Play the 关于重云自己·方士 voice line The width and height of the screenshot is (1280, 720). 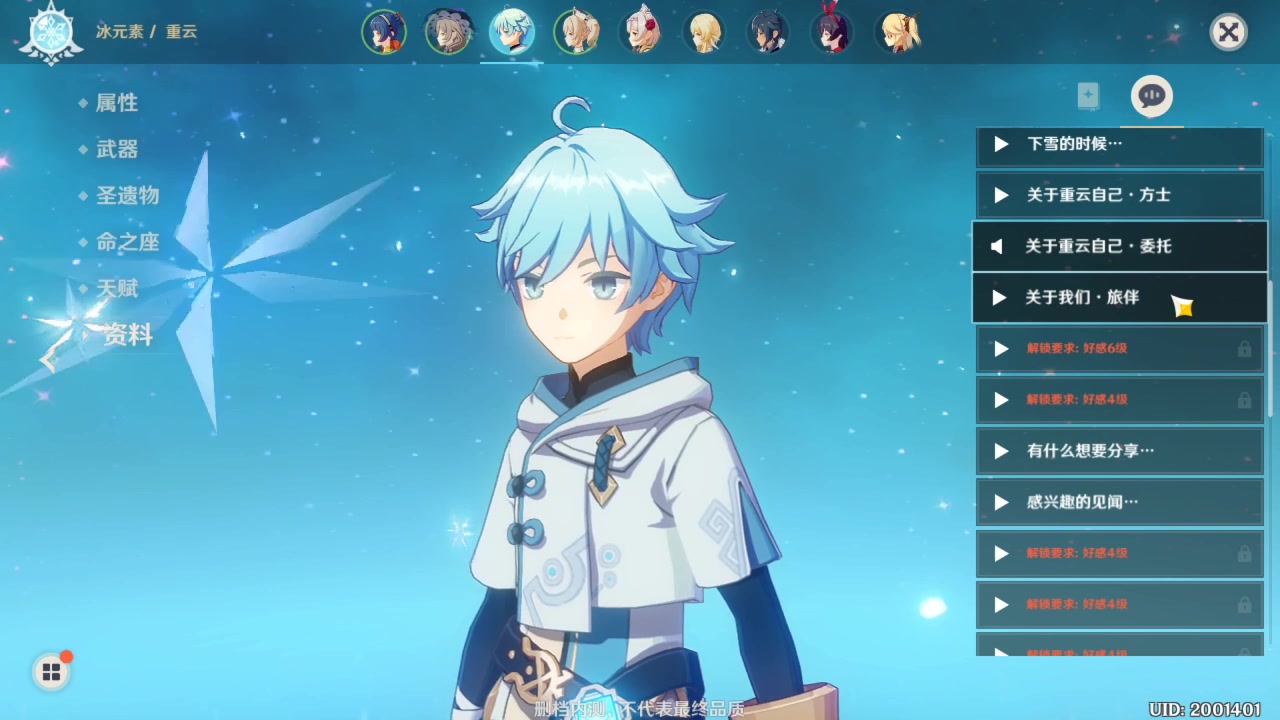click(1119, 195)
